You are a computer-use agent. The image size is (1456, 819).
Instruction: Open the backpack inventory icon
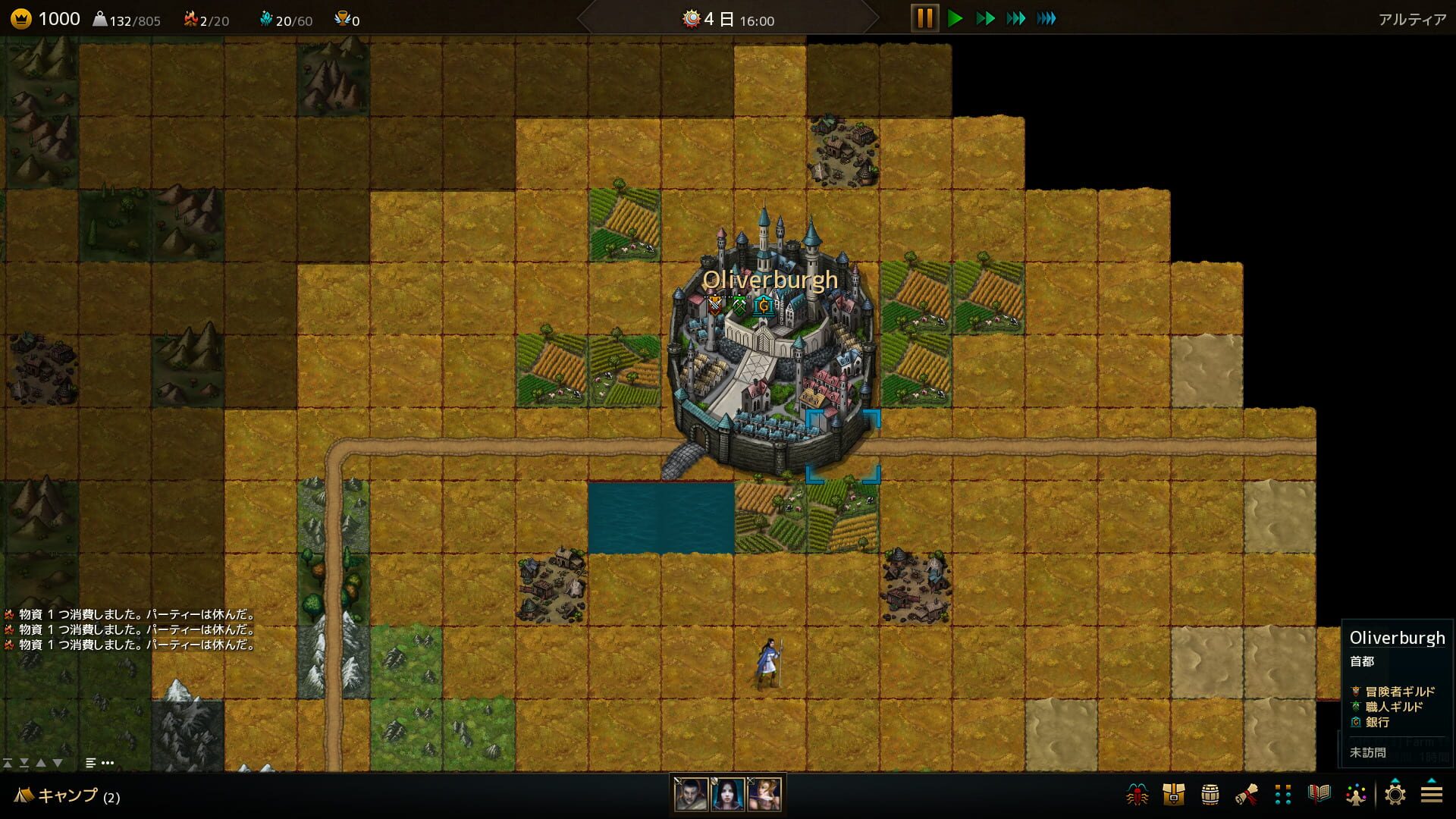click(1173, 795)
